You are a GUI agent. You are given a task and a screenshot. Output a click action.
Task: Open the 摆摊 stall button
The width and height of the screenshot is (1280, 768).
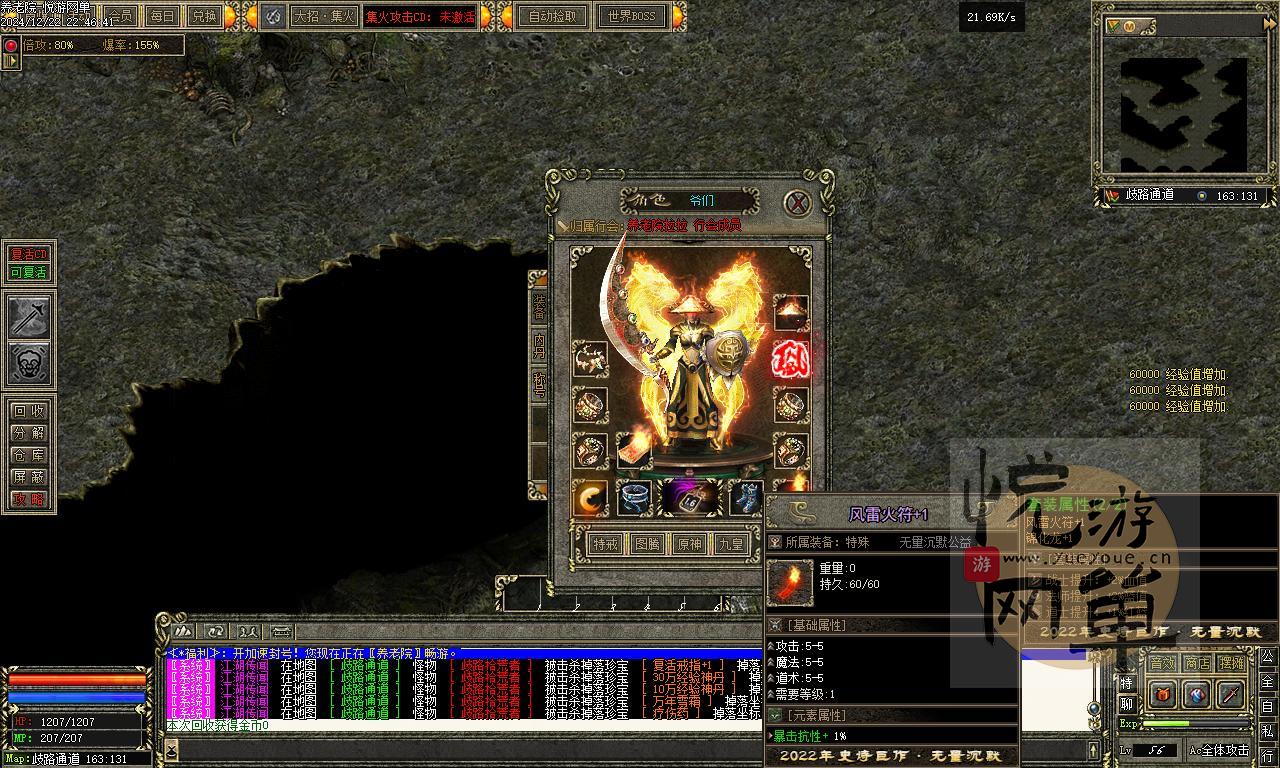pyautogui.click(x=1232, y=663)
